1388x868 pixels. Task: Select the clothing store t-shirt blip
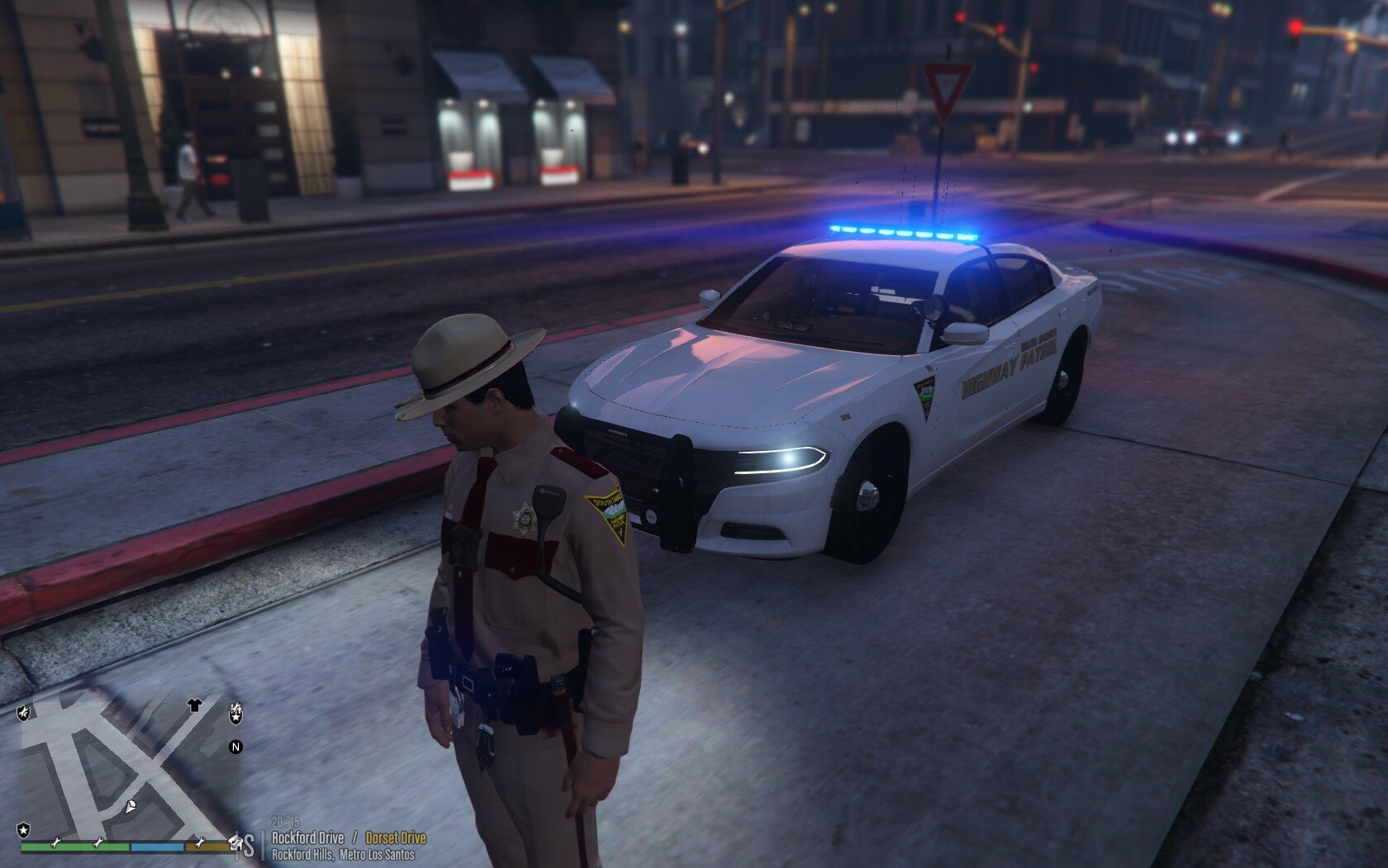click(194, 704)
